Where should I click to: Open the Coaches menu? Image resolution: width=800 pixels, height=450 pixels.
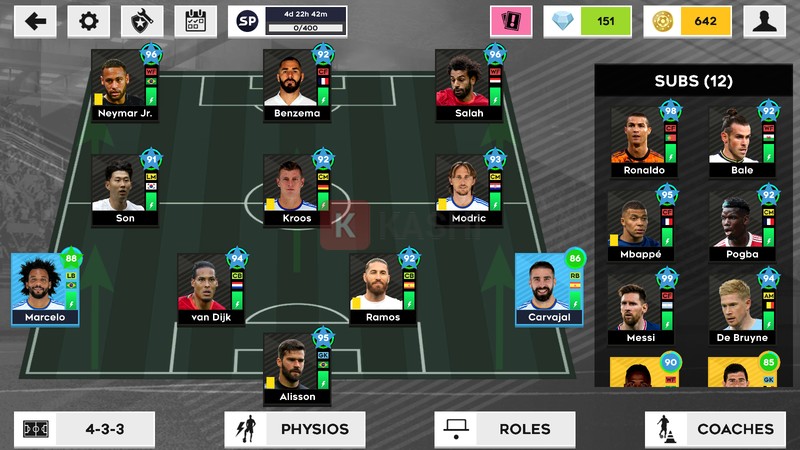coord(715,429)
